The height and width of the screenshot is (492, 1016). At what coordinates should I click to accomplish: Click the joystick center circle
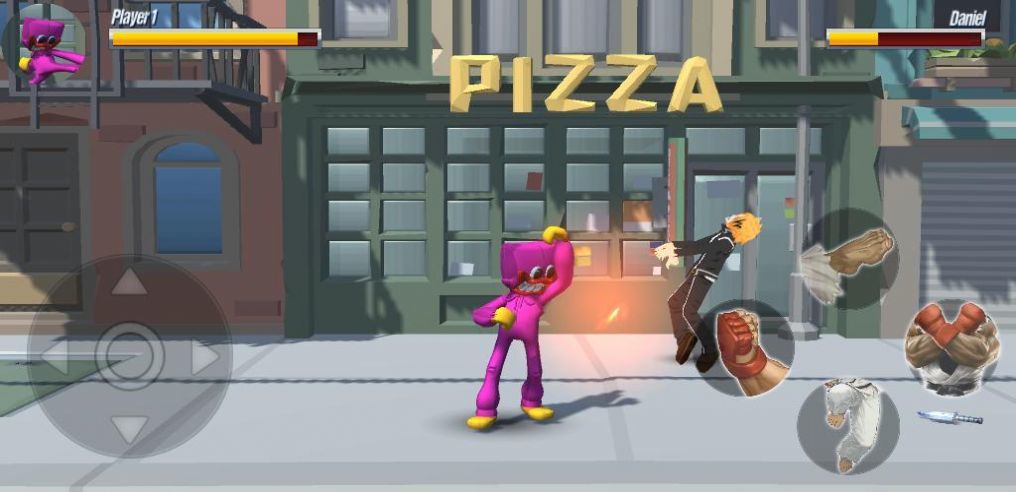[x=129, y=355]
